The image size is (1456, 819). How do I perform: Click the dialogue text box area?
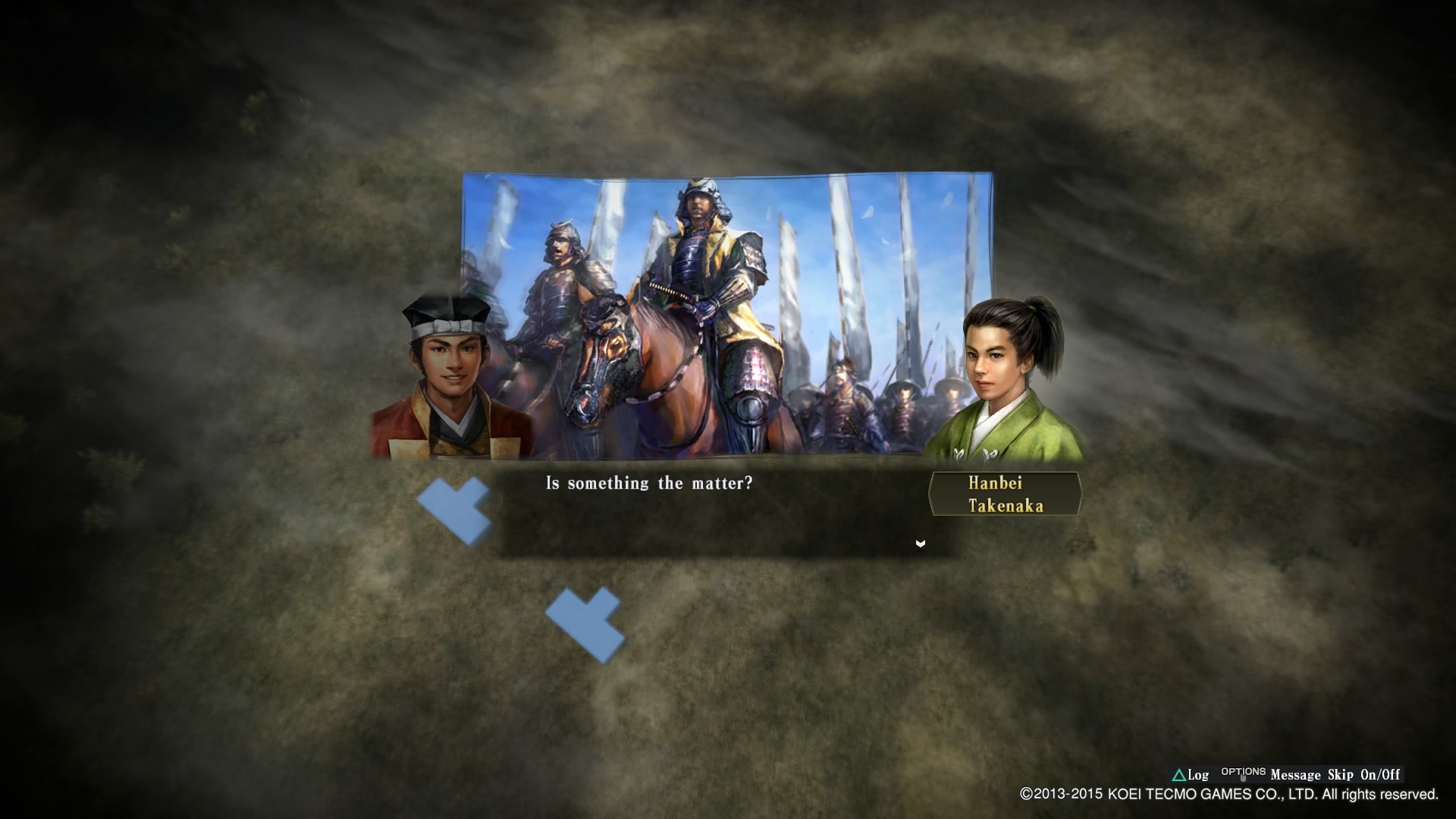coord(713,516)
